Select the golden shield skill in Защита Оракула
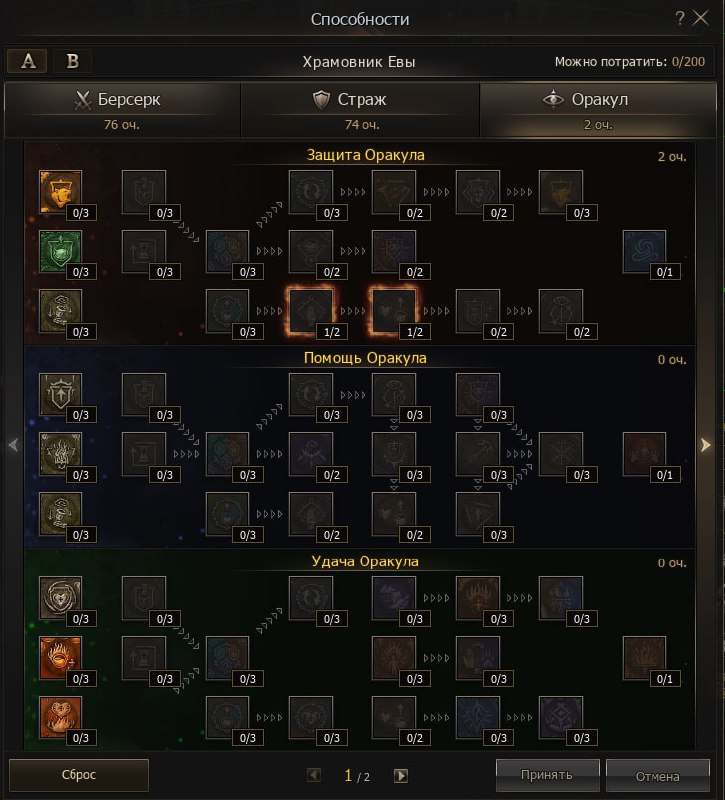The width and height of the screenshot is (725, 800). [x=60, y=190]
